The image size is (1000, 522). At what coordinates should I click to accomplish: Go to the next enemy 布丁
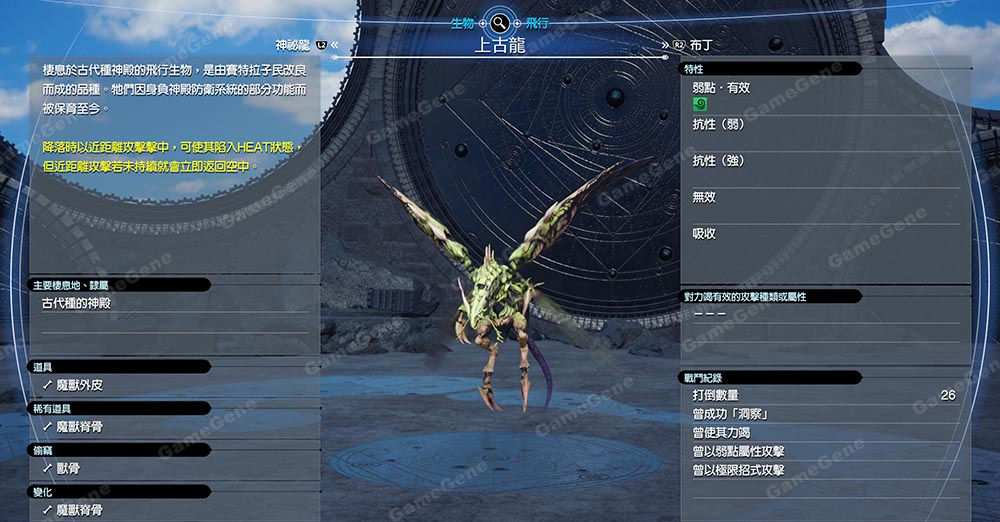coord(700,45)
